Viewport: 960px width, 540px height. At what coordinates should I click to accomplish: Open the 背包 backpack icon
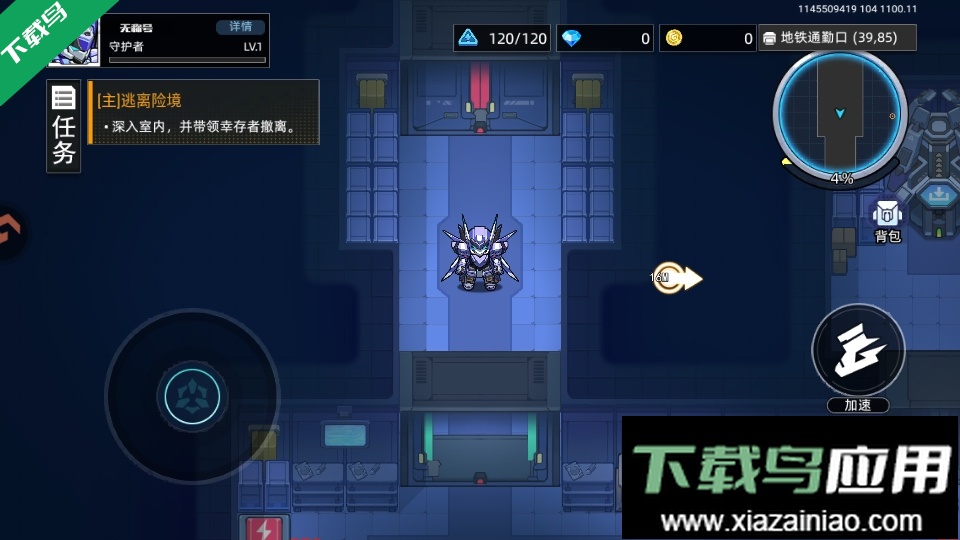(887, 220)
